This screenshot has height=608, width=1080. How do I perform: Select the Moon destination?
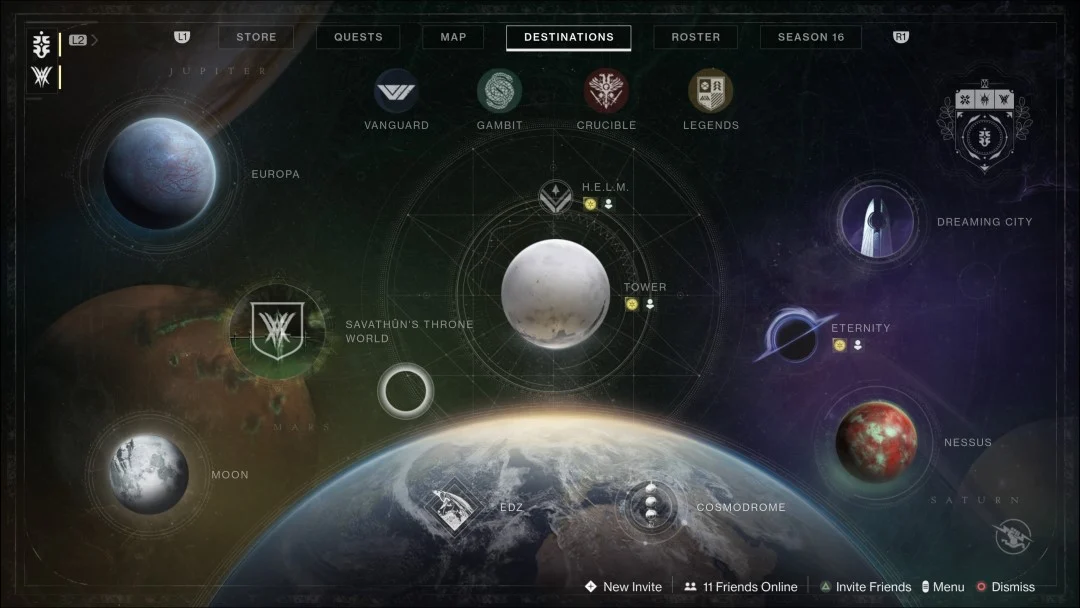(x=149, y=473)
